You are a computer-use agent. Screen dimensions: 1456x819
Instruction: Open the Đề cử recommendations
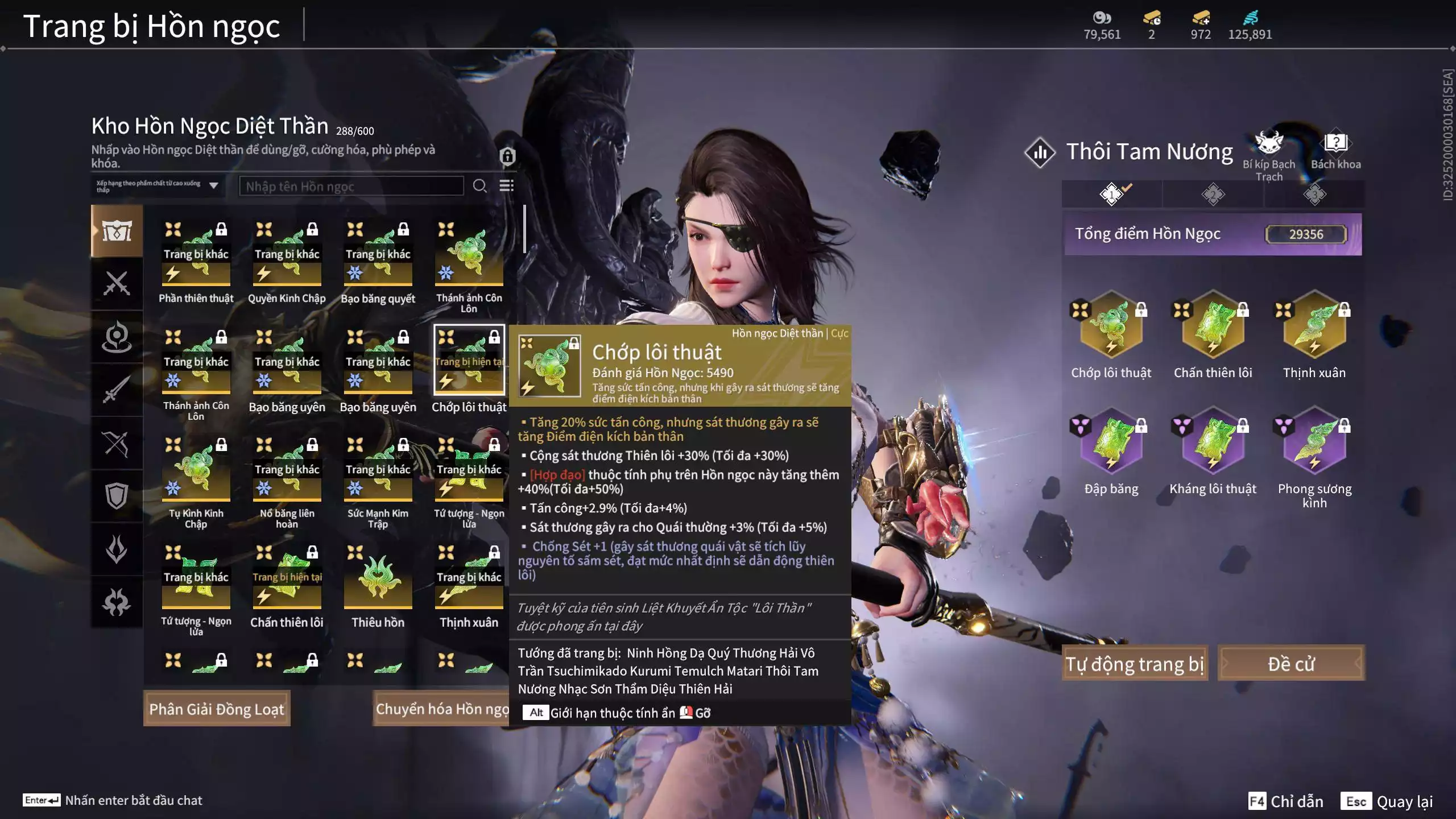pos(1290,663)
